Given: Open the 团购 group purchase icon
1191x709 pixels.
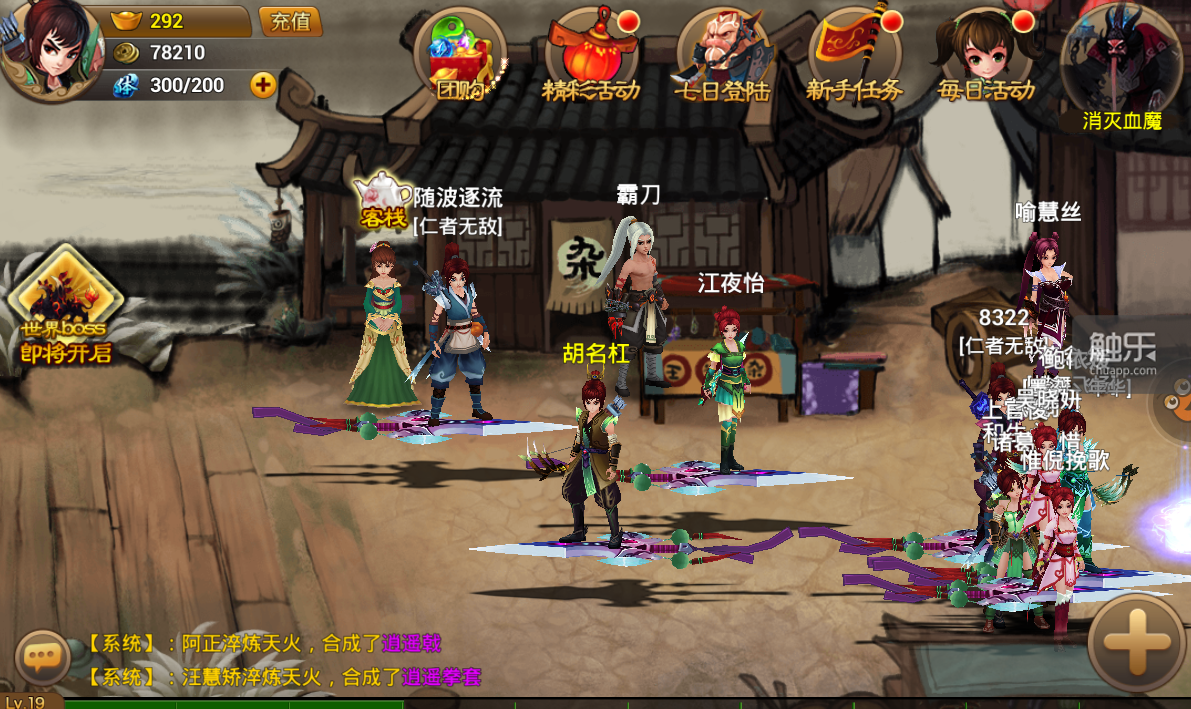Looking at the screenshot, I should [x=461, y=56].
